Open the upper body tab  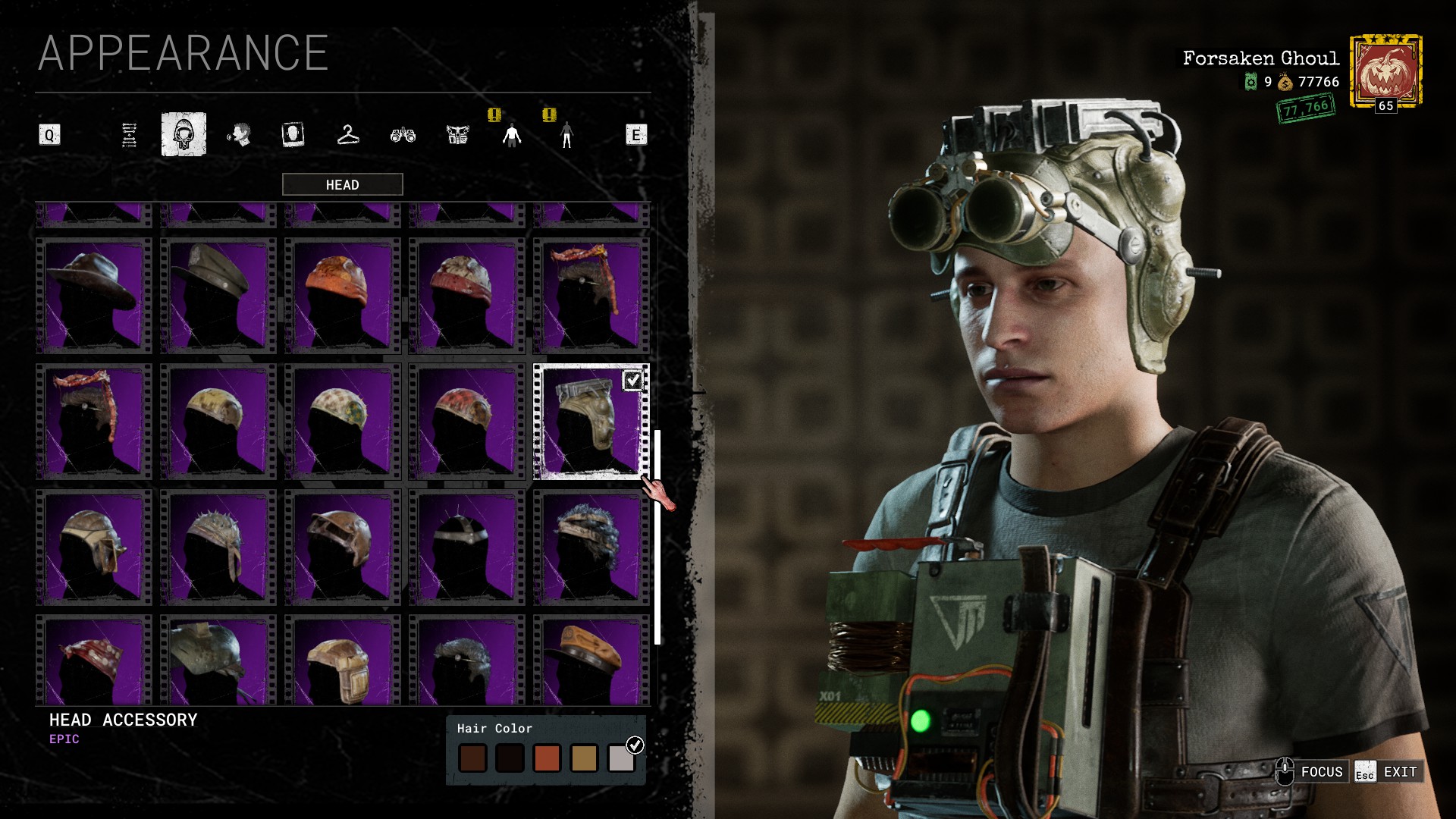point(512,135)
